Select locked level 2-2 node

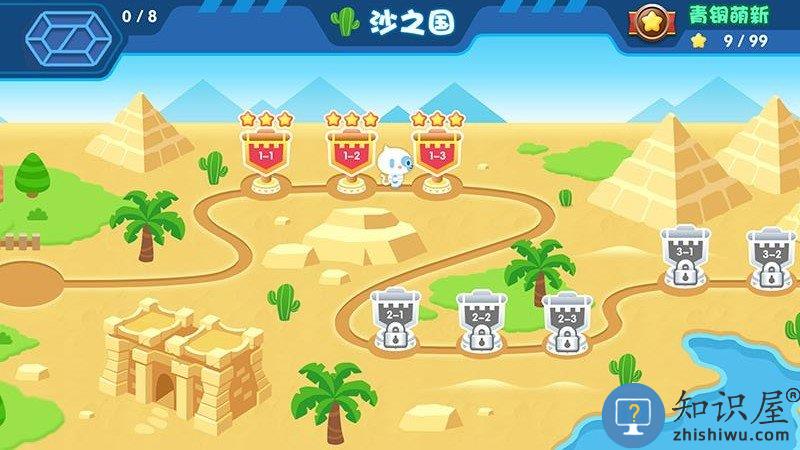tap(479, 319)
